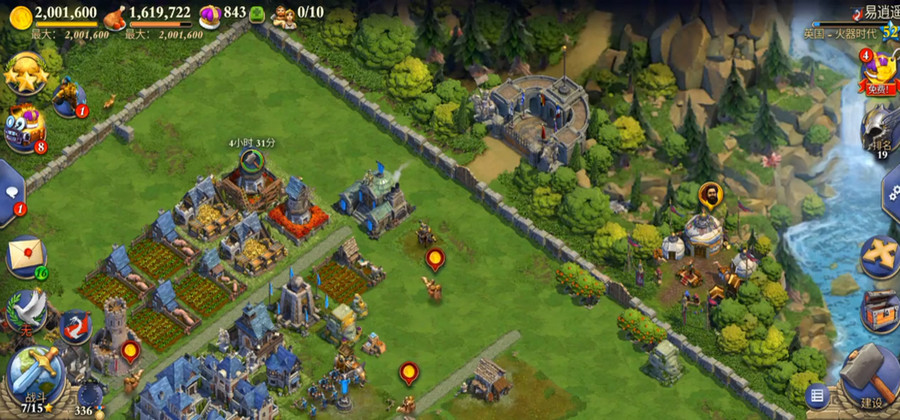Open the helmet ranking button
Screen dimensions: 900x420
click(x=880, y=128)
